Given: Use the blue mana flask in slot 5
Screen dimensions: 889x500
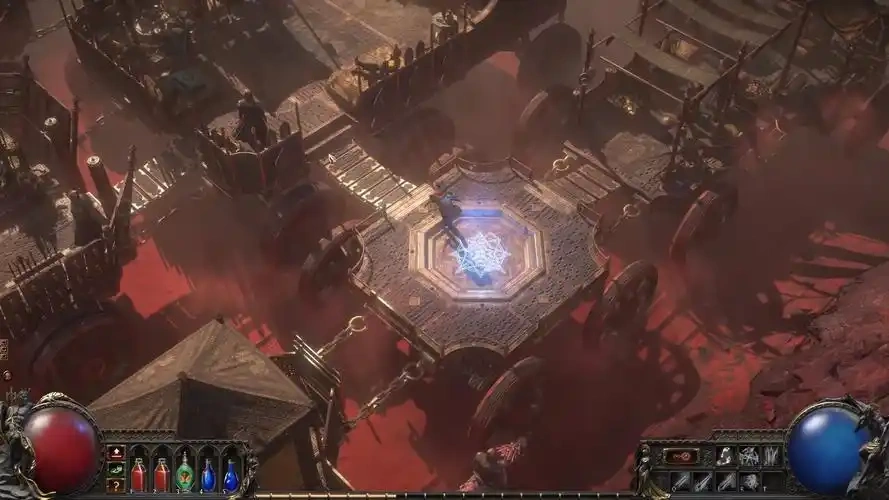Looking at the screenshot, I should pyautogui.click(x=231, y=475).
